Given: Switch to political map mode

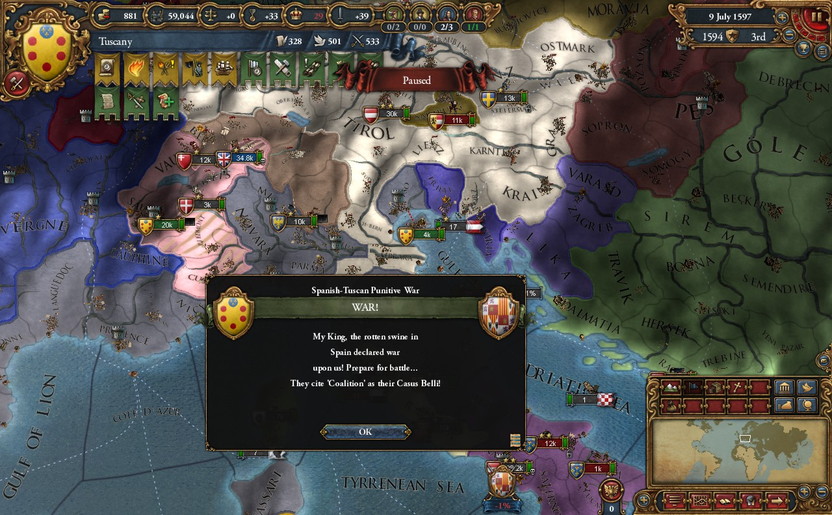Looking at the screenshot, I should (692, 387).
